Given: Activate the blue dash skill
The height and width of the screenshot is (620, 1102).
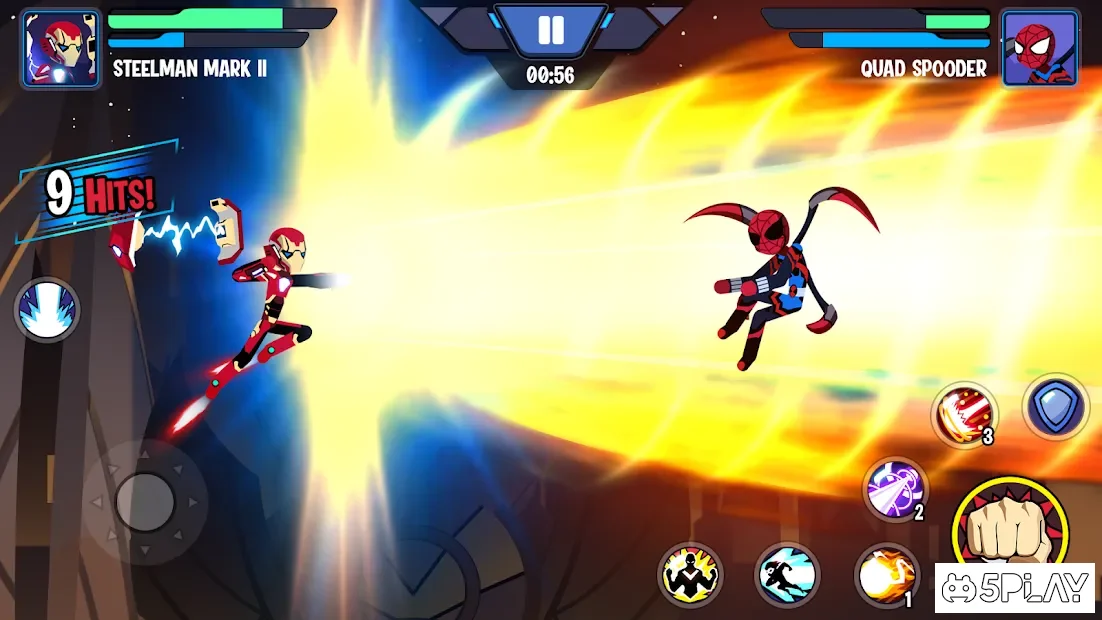Looking at the screenshot, I should 787,575.
